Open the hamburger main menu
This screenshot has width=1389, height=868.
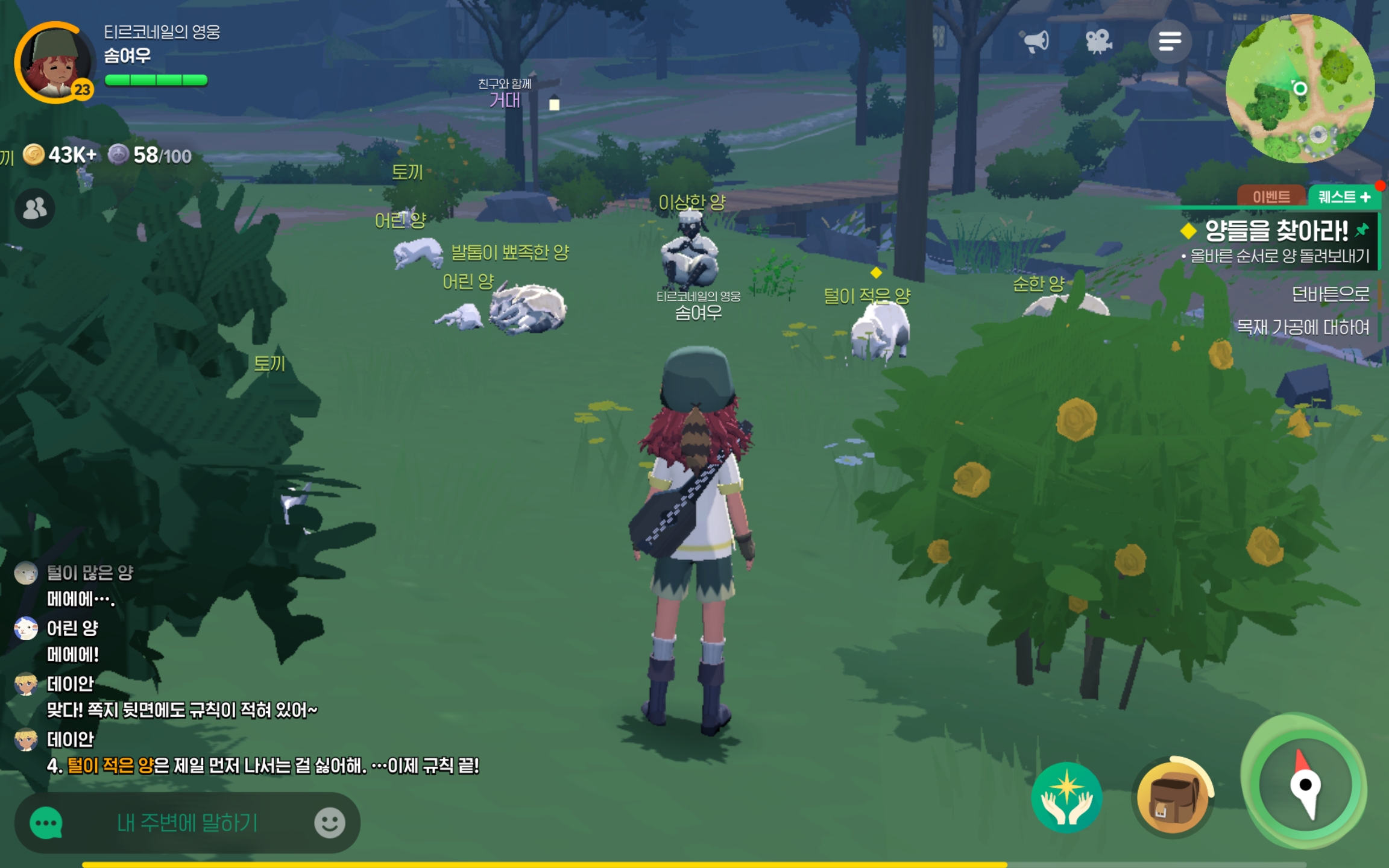click(x=1169, y=41)
